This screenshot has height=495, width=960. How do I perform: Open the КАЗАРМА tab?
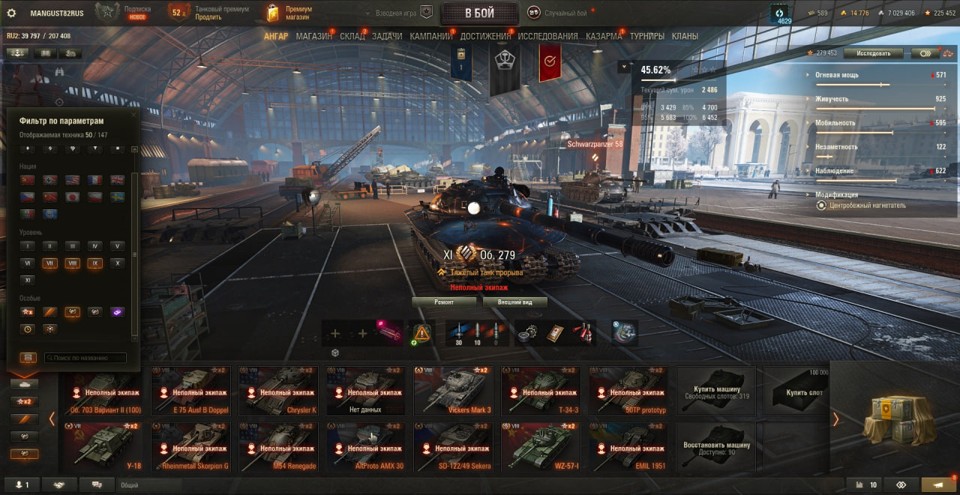[x=604, y=36]
